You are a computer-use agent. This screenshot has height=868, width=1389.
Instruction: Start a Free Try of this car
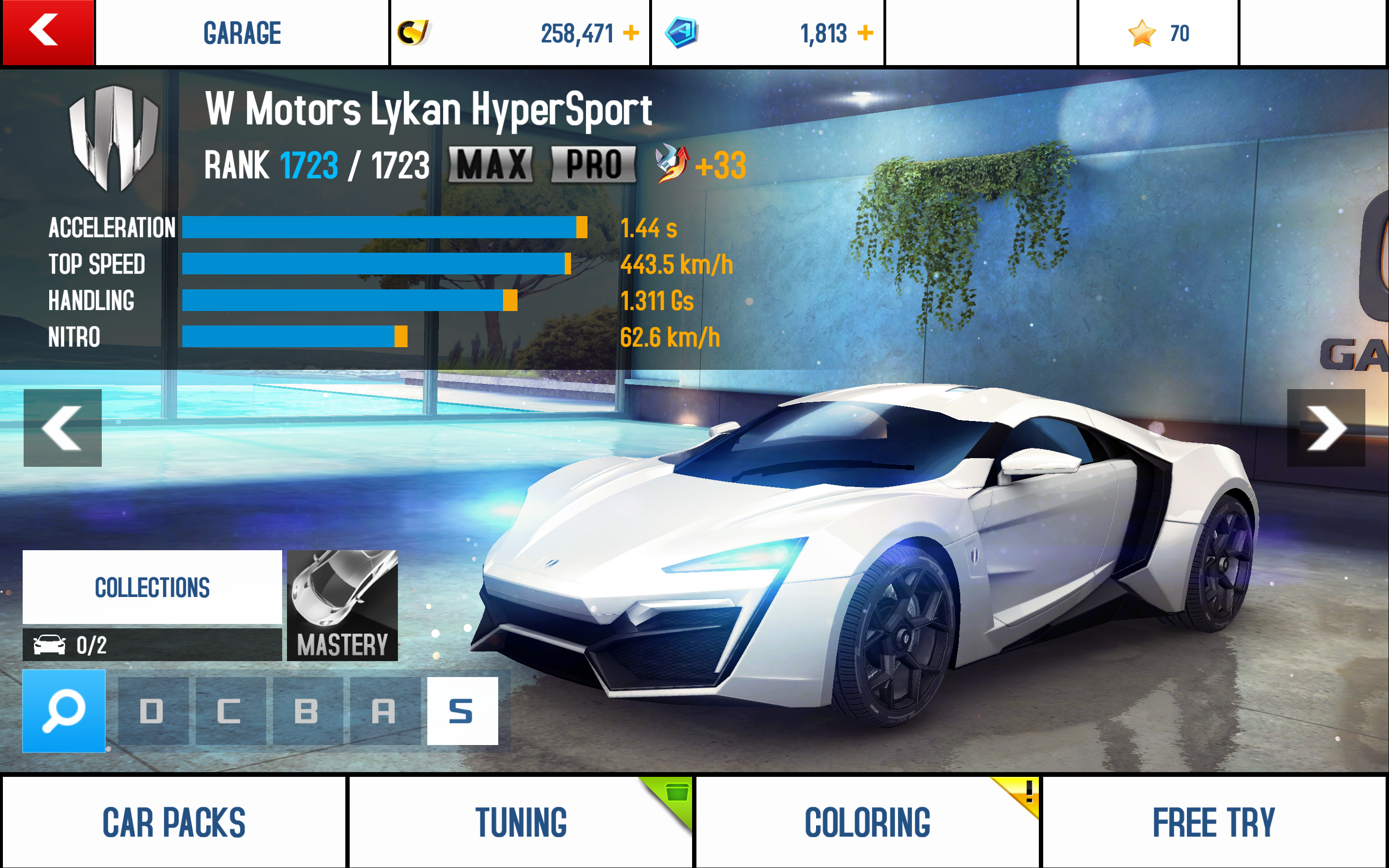coord(1214,822)
